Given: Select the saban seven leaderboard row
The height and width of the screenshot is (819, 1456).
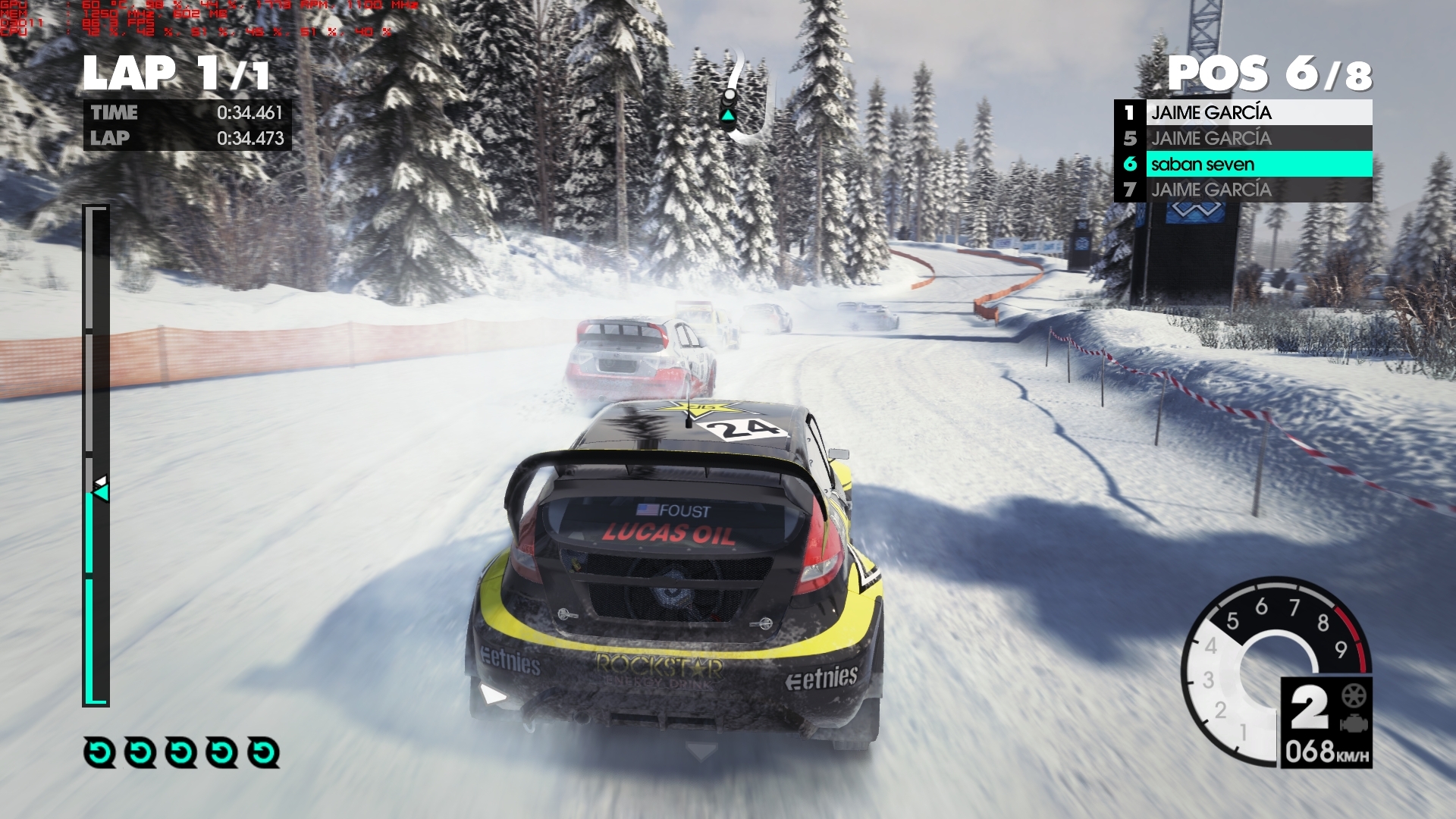Looking at the screenshot, I should click(1244, 164).
